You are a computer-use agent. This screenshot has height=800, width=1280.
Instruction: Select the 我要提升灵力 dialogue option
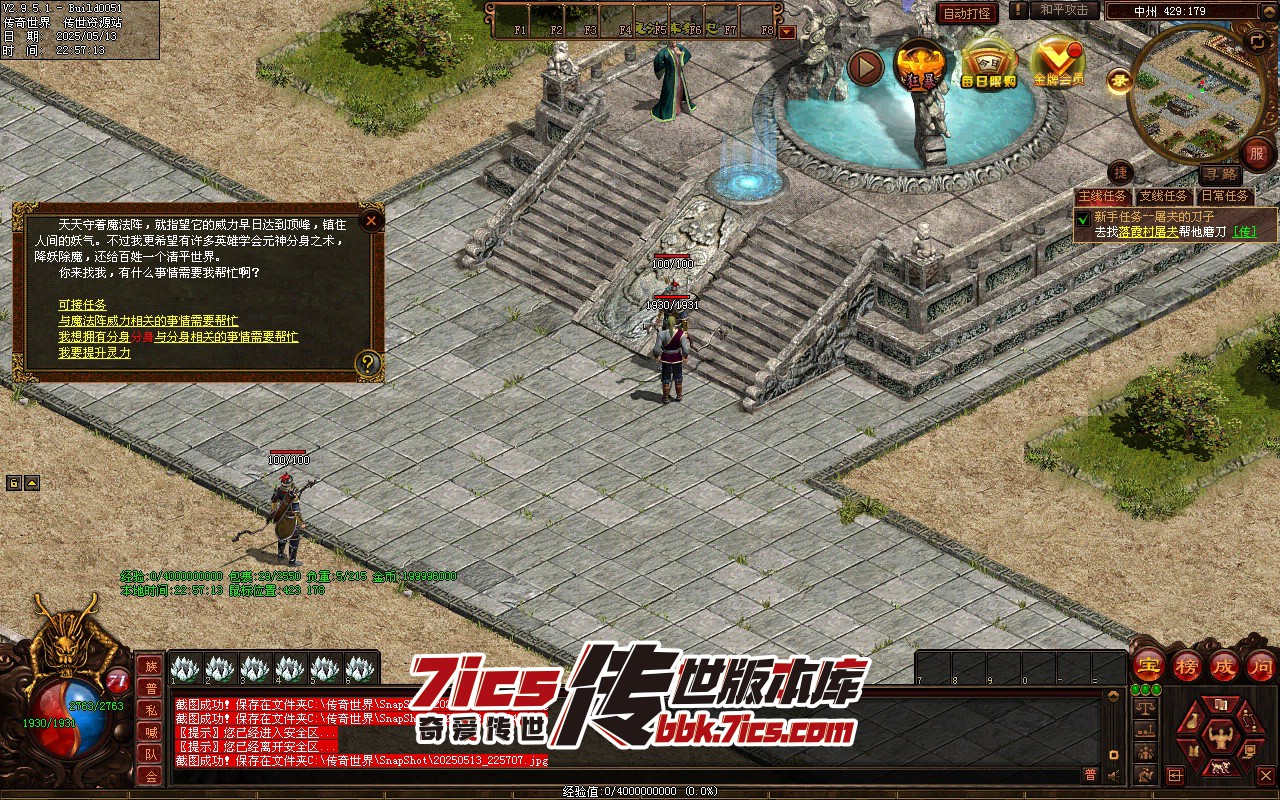click(94, 352)
